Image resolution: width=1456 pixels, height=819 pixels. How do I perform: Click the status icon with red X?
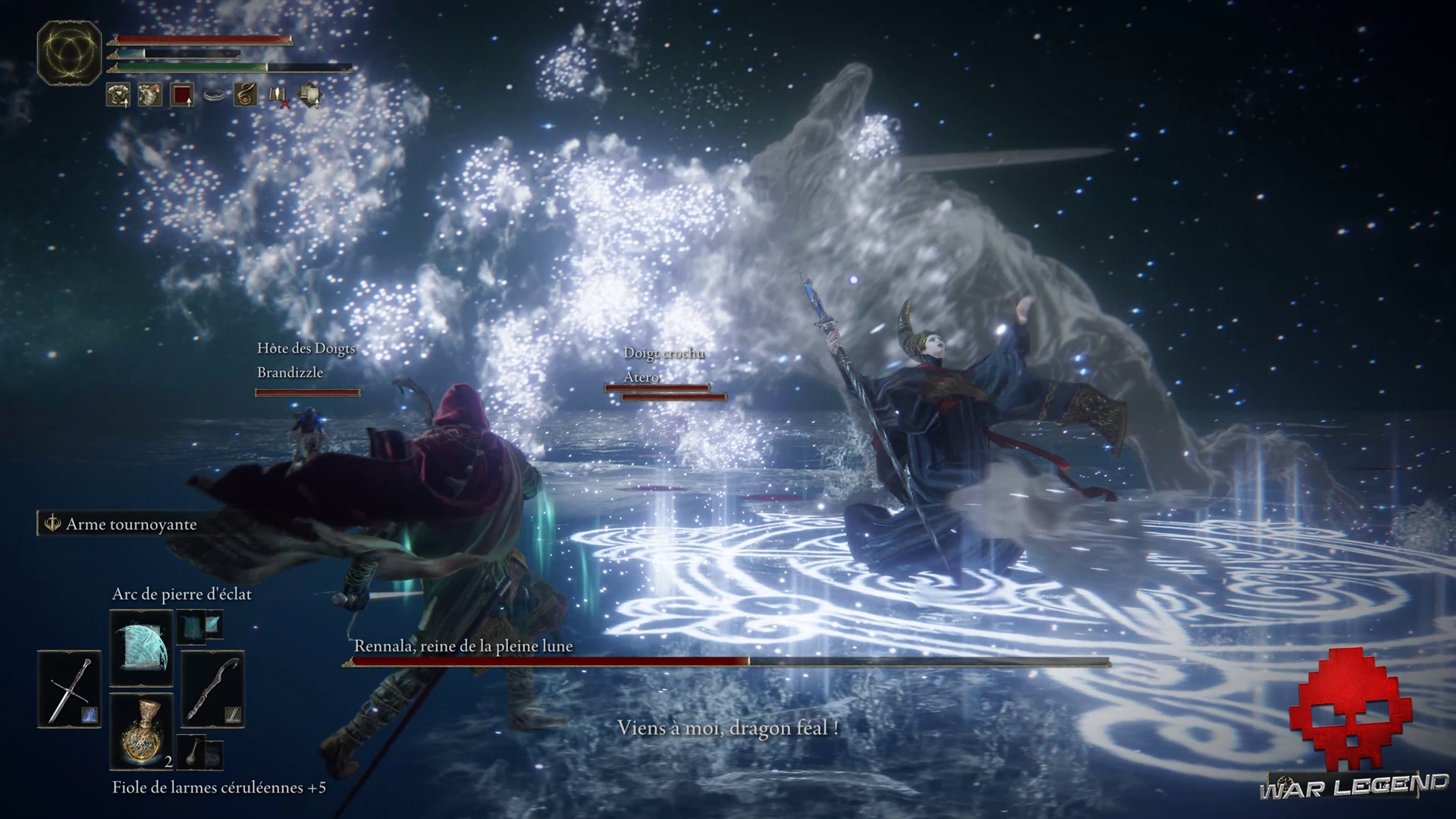278,96
